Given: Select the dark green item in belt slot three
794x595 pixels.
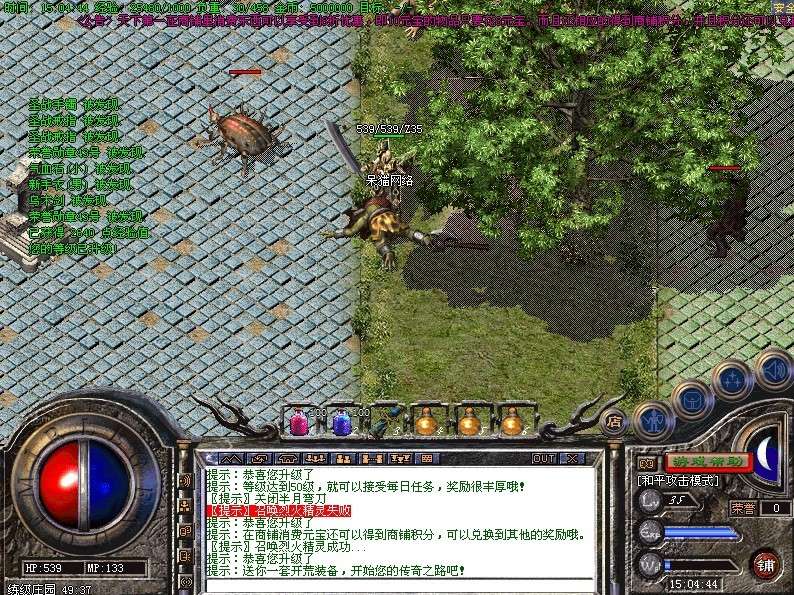Looking at the screenshot, I should (383, 422).
